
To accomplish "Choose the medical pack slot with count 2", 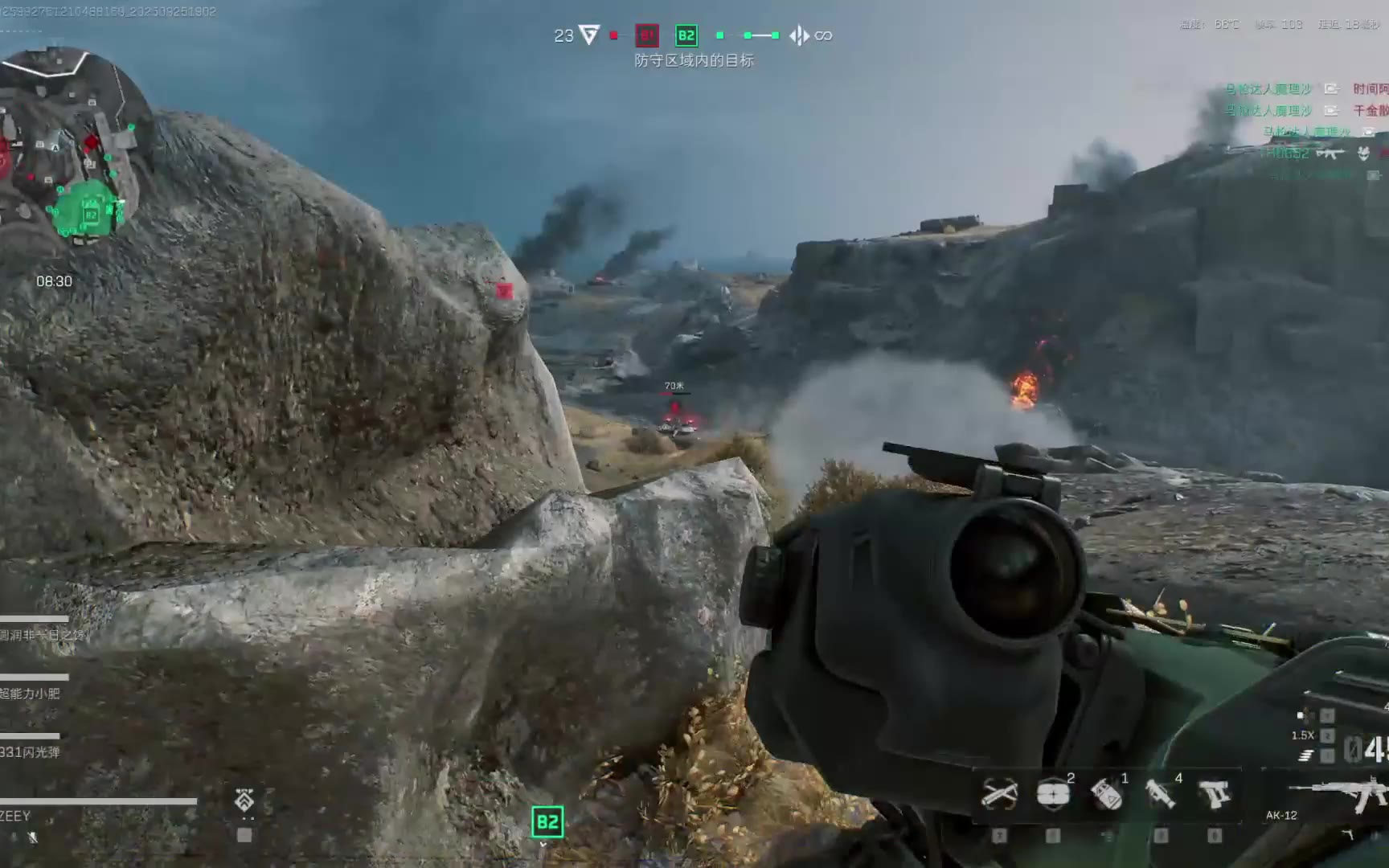I will (1053, 794).
